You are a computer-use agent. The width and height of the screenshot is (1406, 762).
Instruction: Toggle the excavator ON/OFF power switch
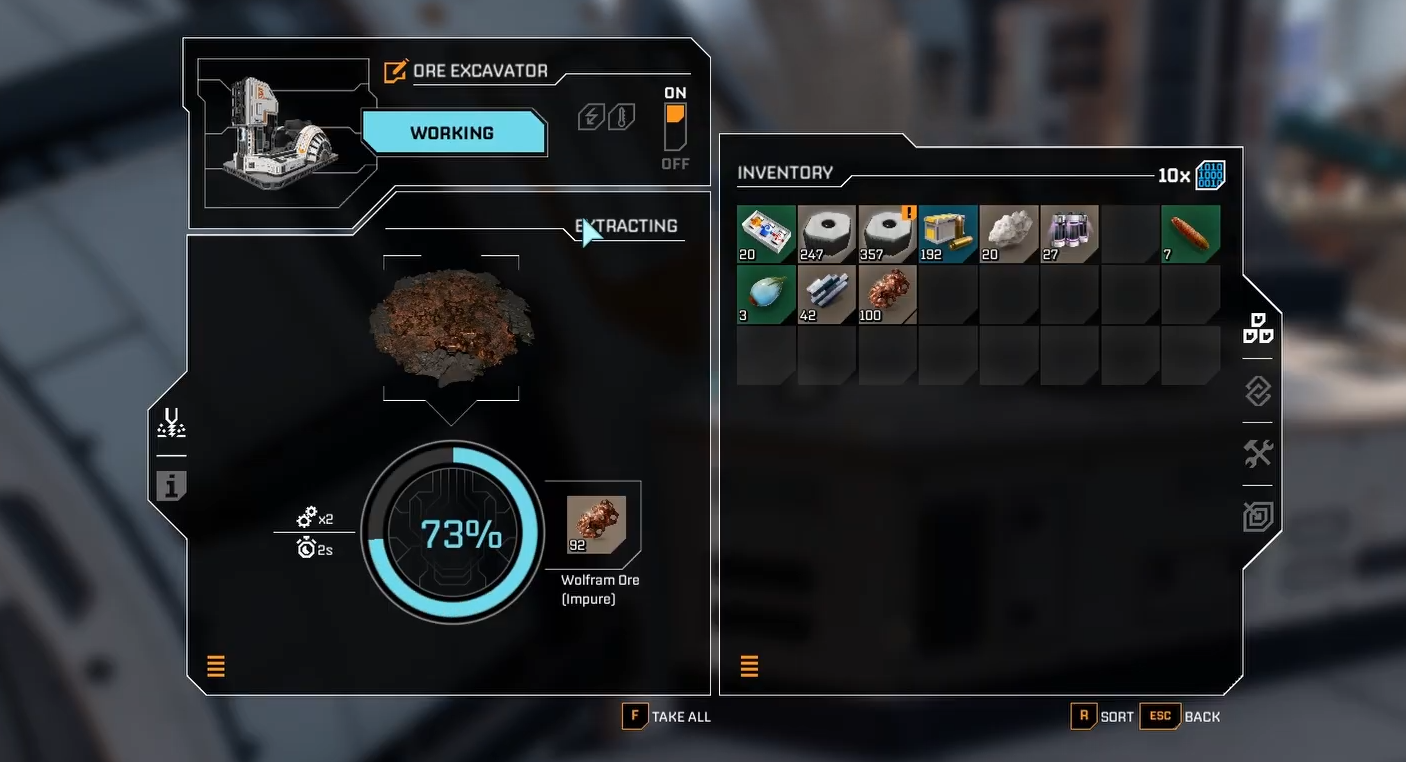coord(675,126)
